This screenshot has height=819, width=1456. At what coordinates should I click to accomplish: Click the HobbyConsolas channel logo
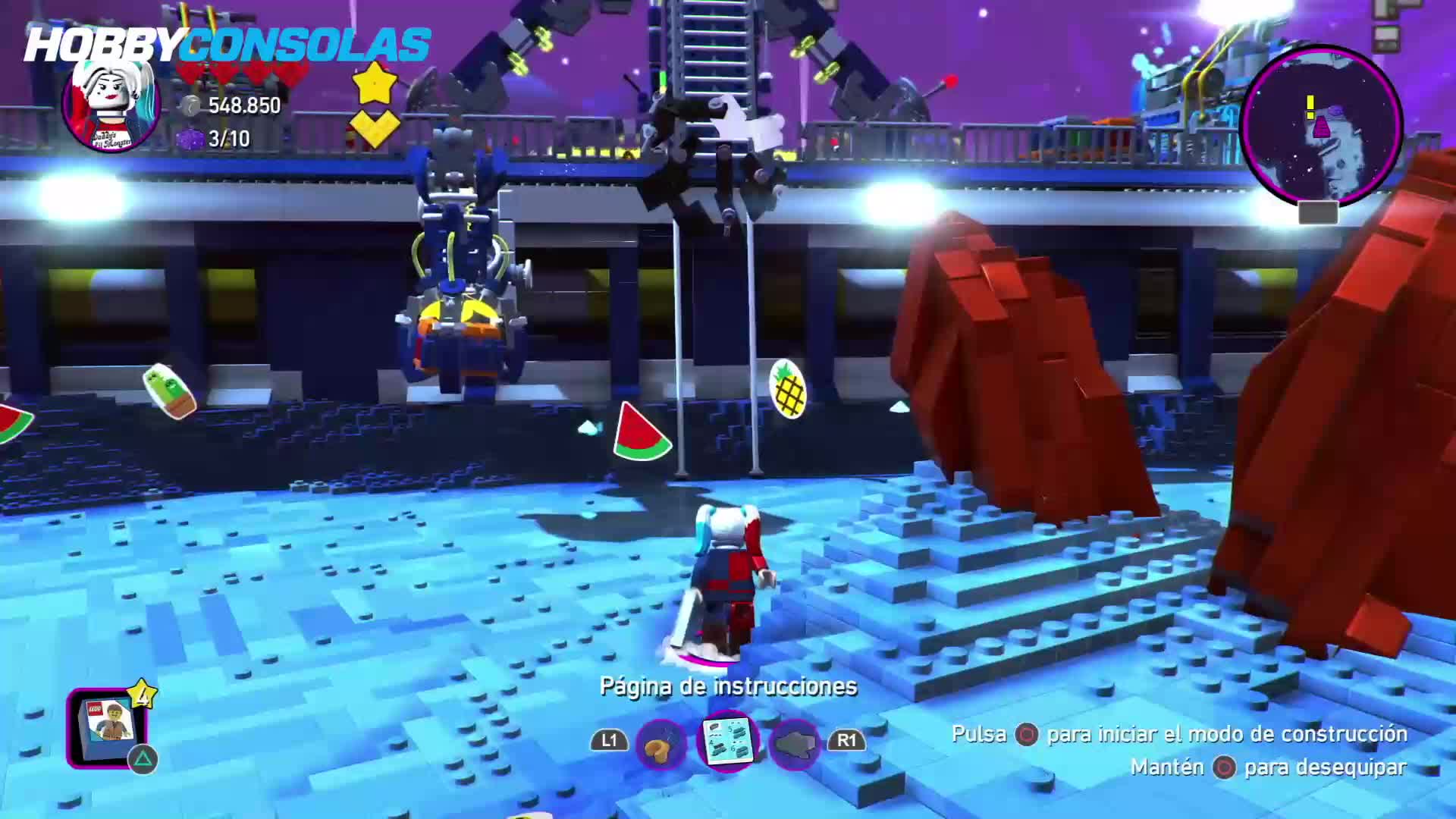click(227, 44)
